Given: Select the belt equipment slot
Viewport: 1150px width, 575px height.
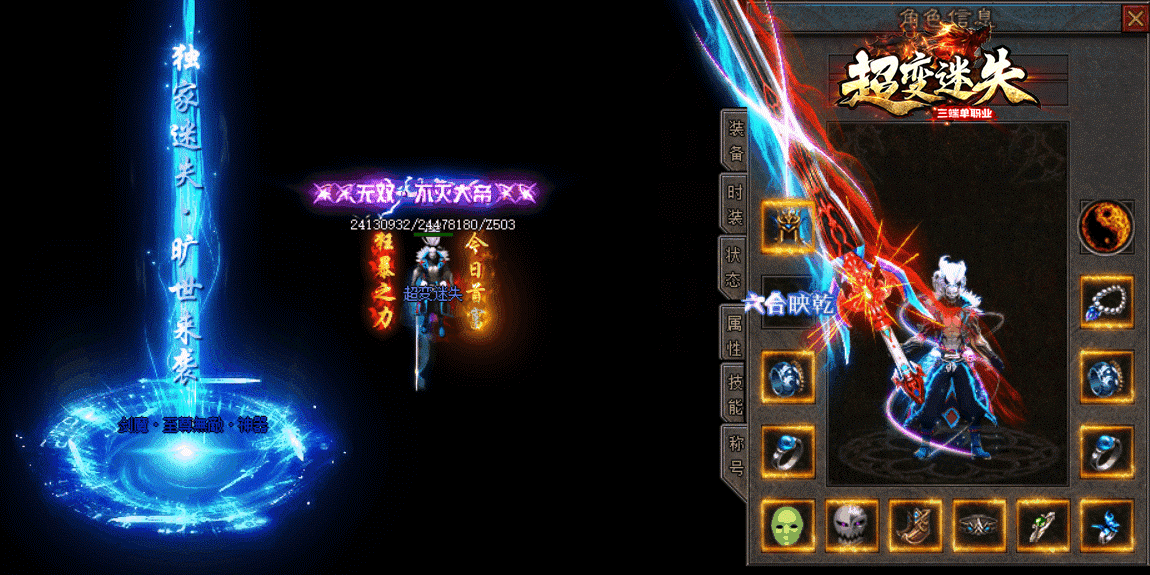Looking at the screenshot, I should [979, 525].
